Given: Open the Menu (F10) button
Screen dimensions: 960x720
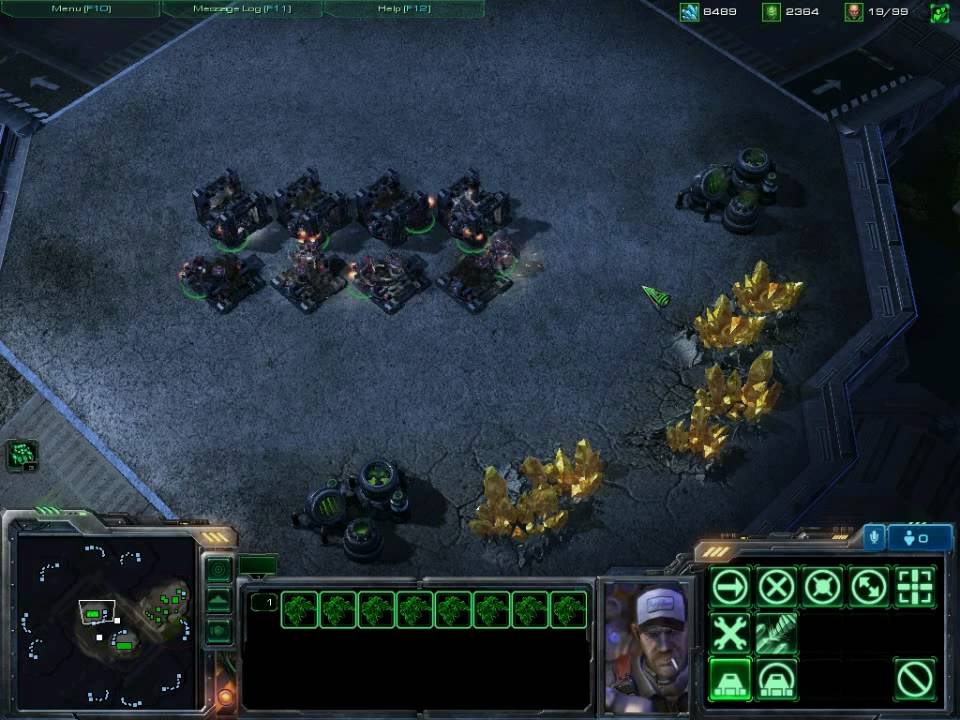Looking at the screenshot, I should (x=80, y=9).
